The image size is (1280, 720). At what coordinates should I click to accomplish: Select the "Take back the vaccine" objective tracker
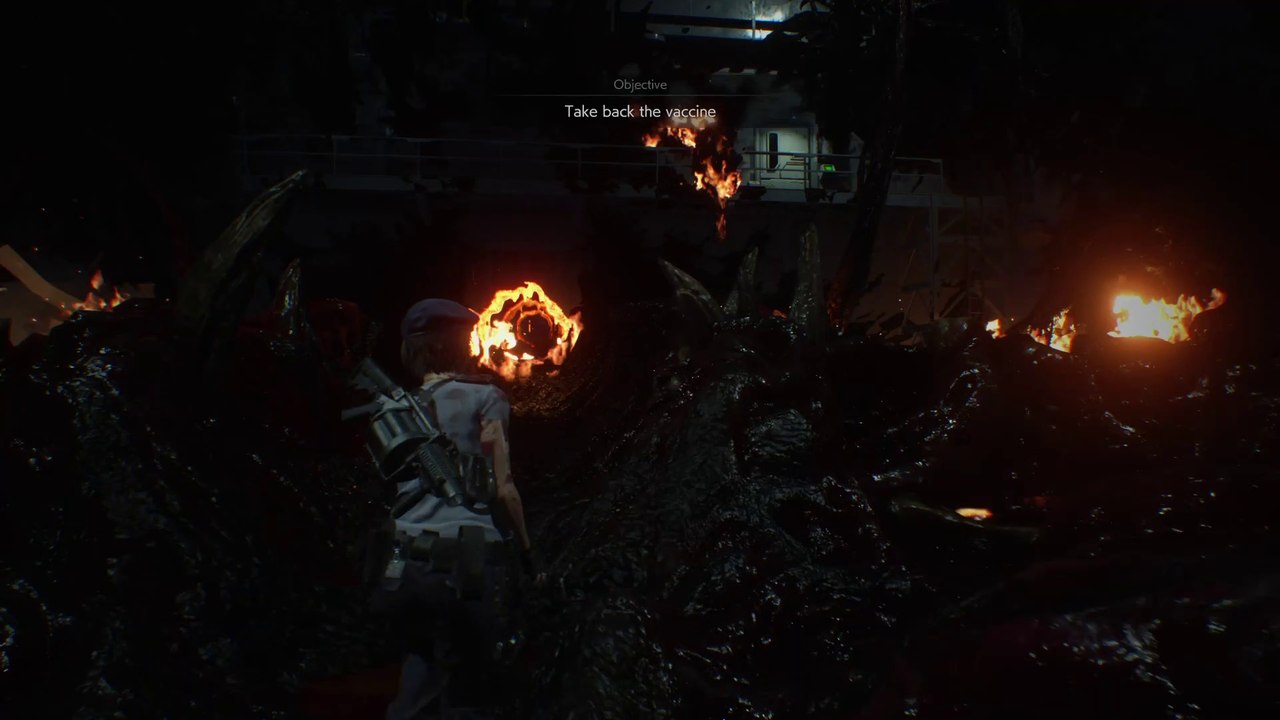(x=640, y=111)
